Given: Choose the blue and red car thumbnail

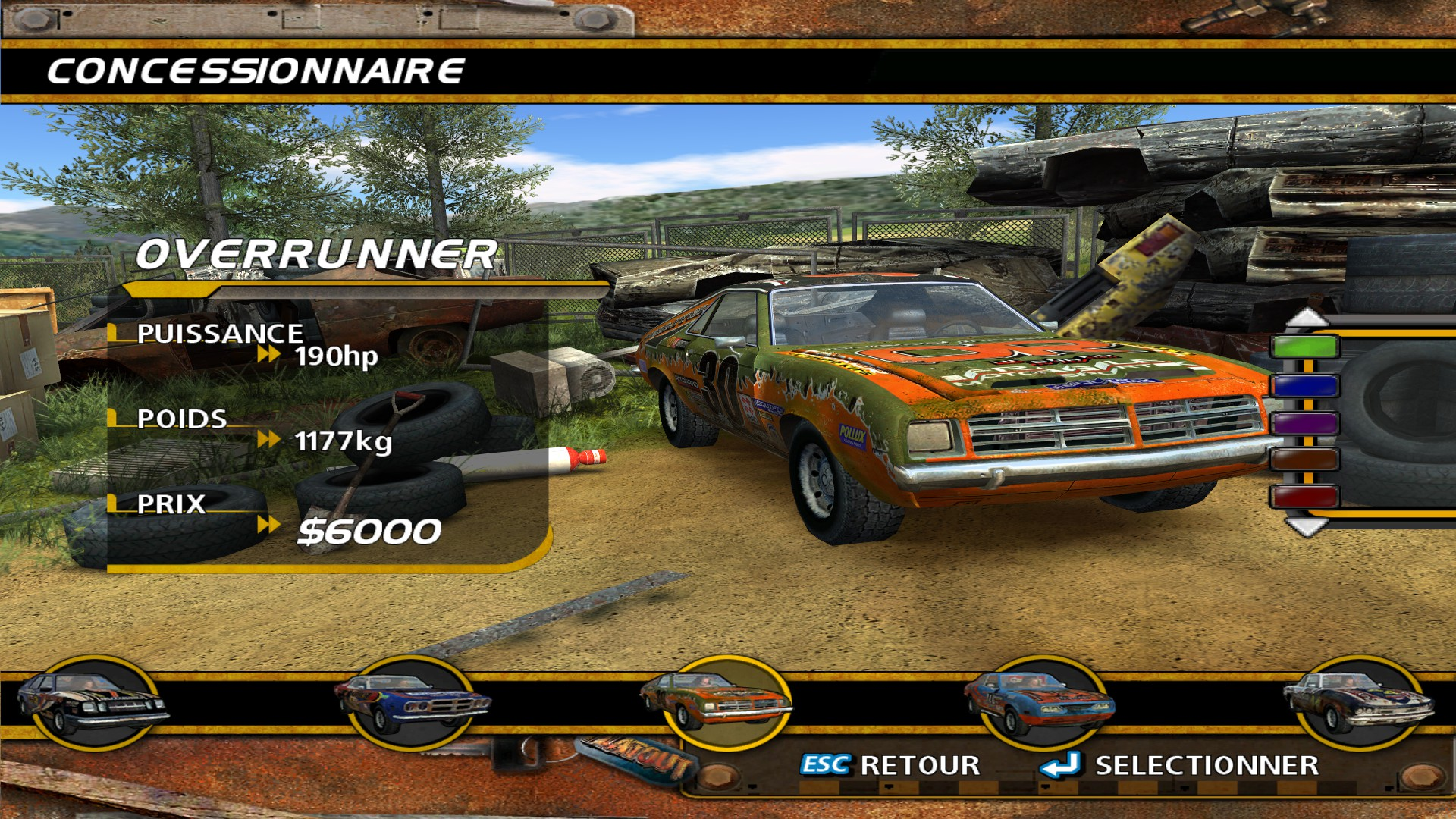Looking at the screenshot, I should point(412,703).
